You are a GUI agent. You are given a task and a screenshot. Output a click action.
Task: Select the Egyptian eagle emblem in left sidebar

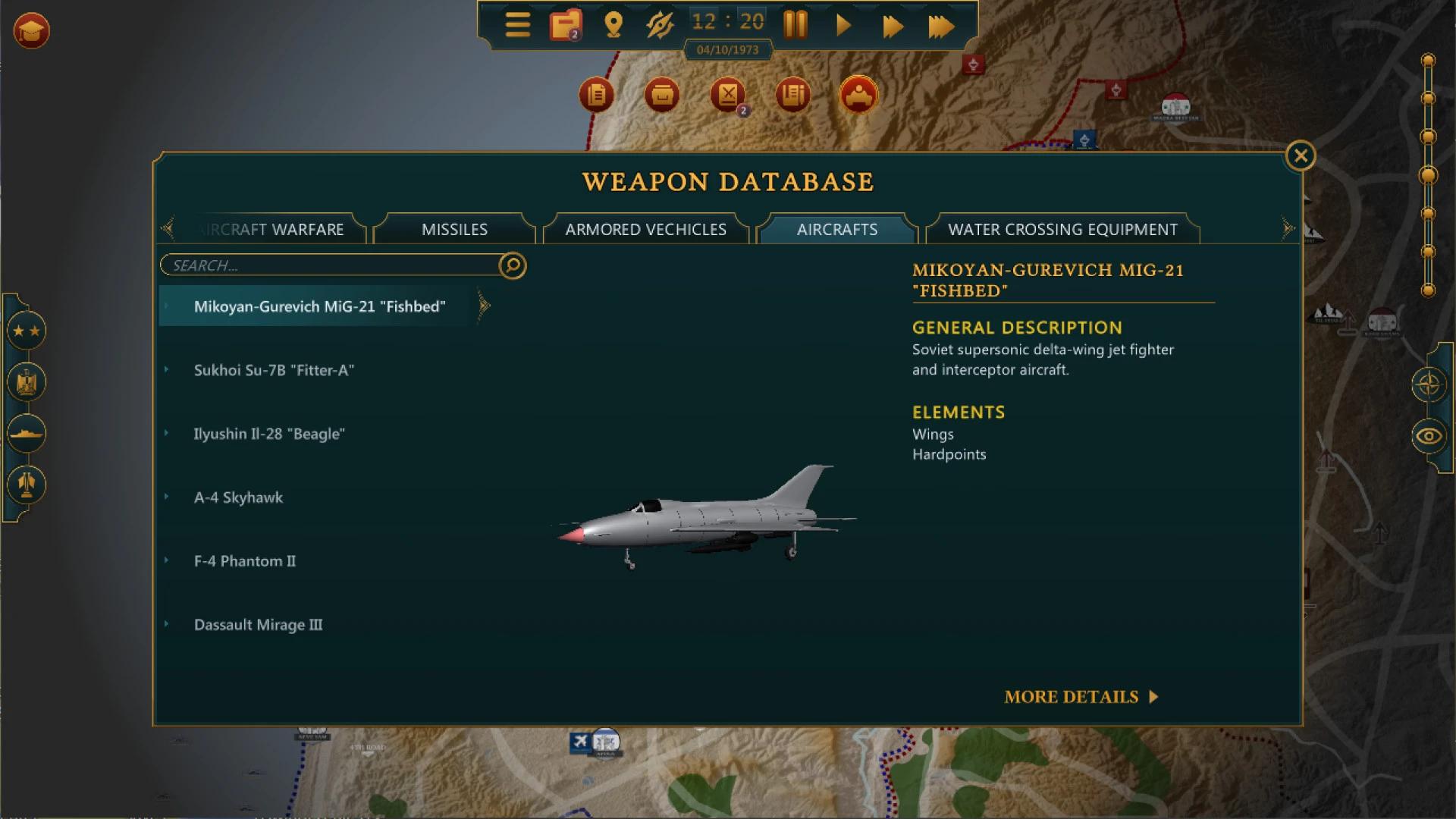coord(27,382)
